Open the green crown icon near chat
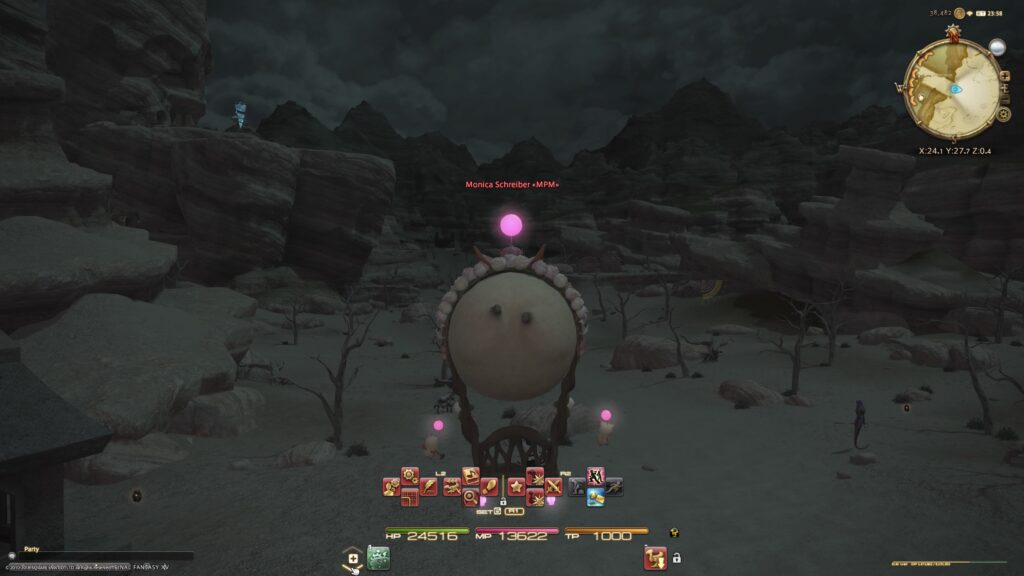This screenshot has width=1024, height=576. click(x=377, y=556)
